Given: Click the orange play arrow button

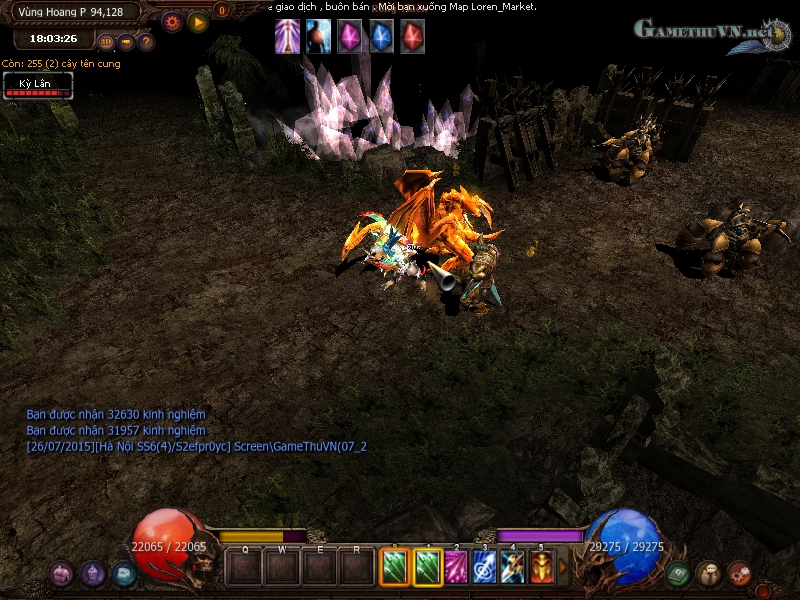Looking at the screenshot, I should (x=198, y=21).
